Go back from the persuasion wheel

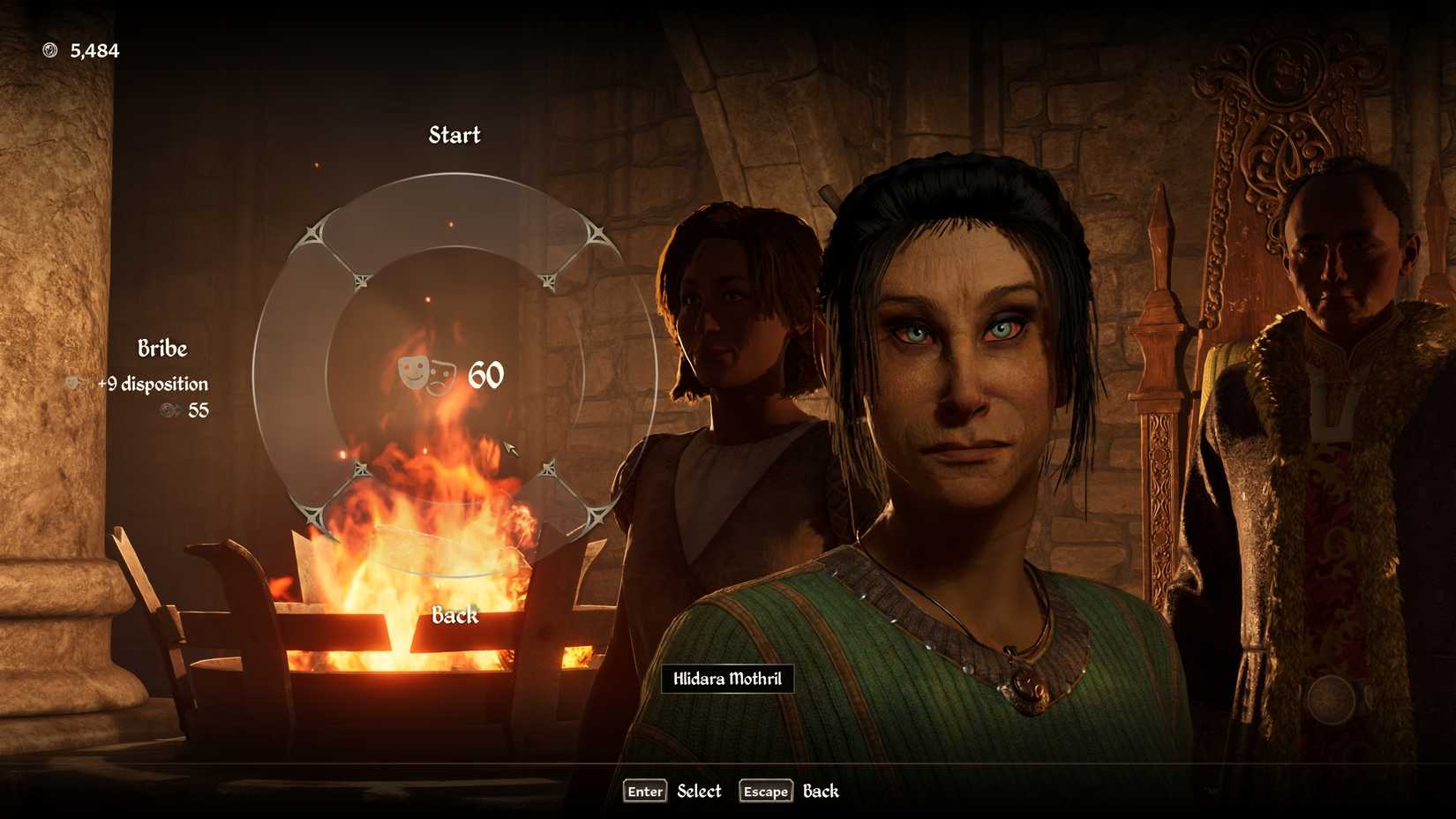(x=454, y=615)
